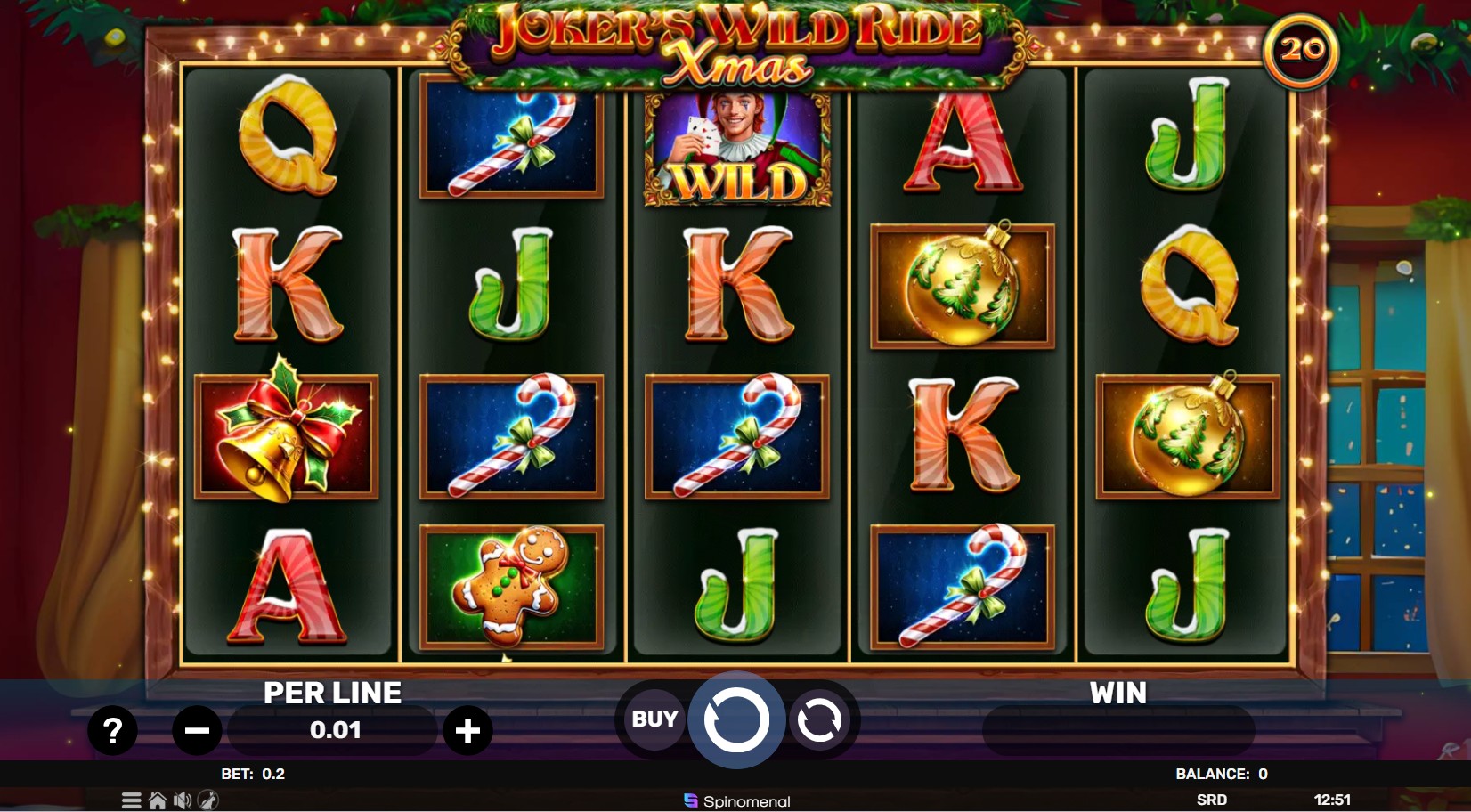The image size is (1471, 812).
Task: Click the 0.01 per line value slider
Action: 332,730
